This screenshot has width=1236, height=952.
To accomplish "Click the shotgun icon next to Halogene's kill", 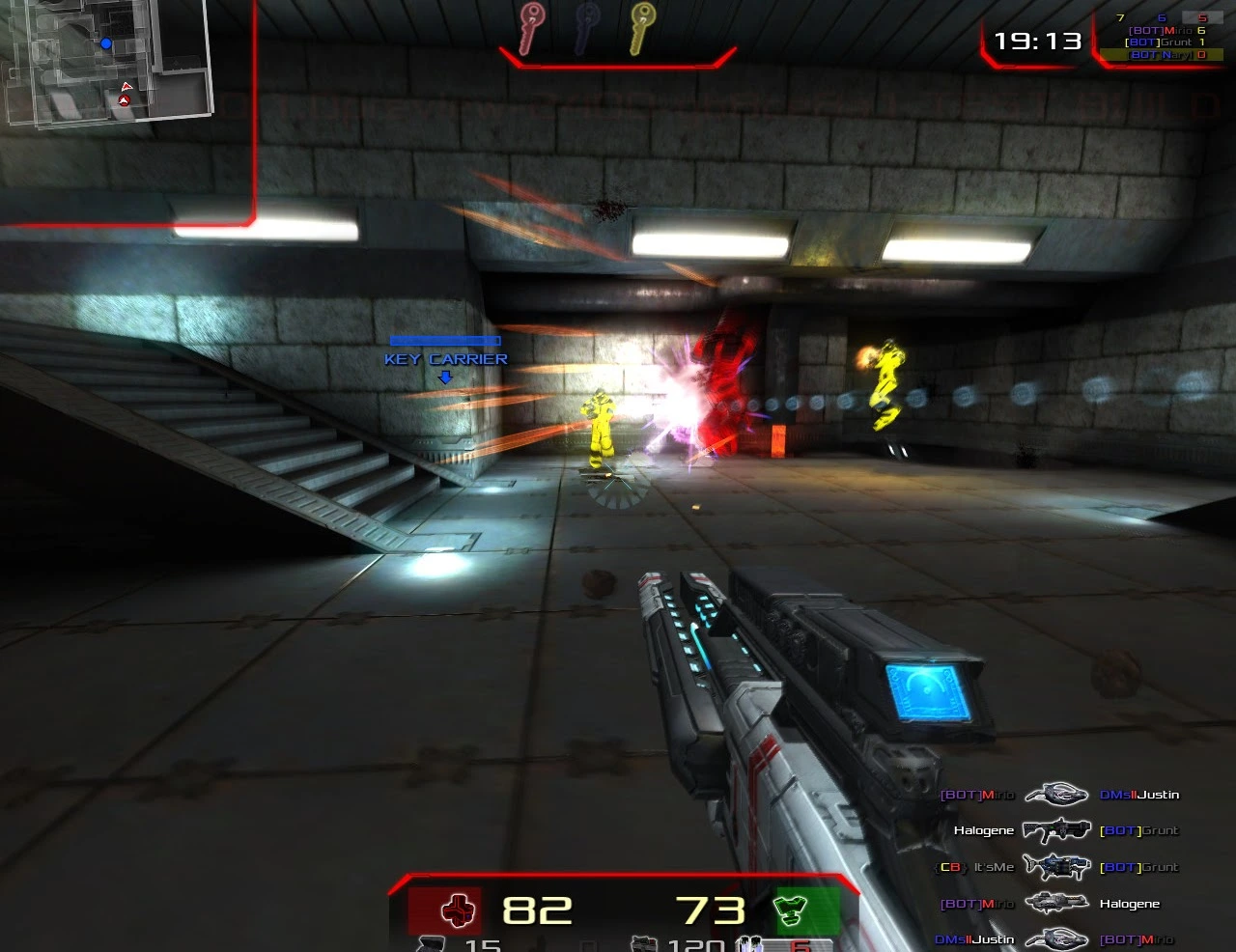I will tap(1057, 830).
